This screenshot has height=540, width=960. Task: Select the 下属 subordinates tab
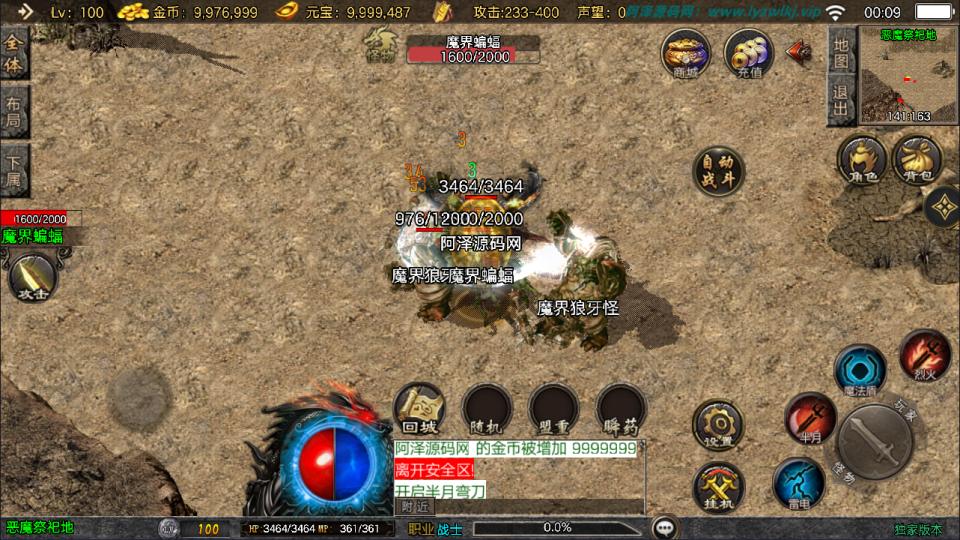point(14,169)
